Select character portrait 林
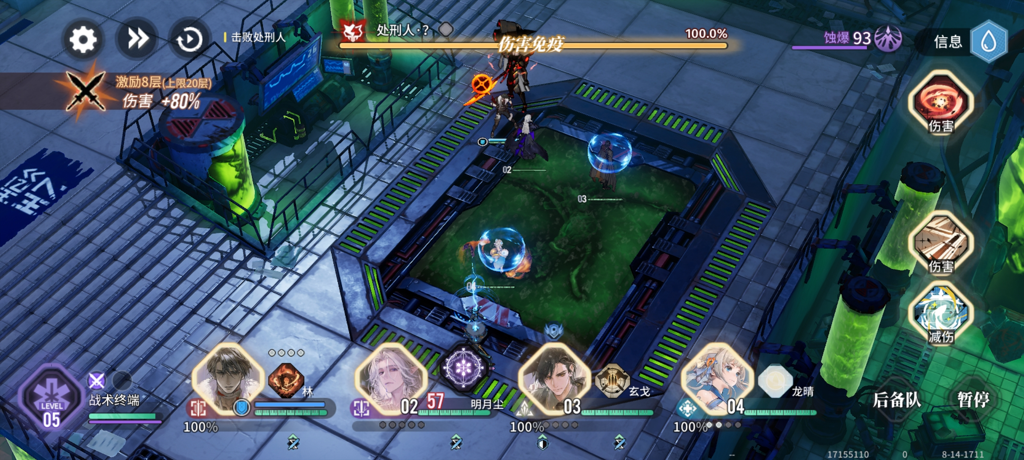 click(227, 379)
